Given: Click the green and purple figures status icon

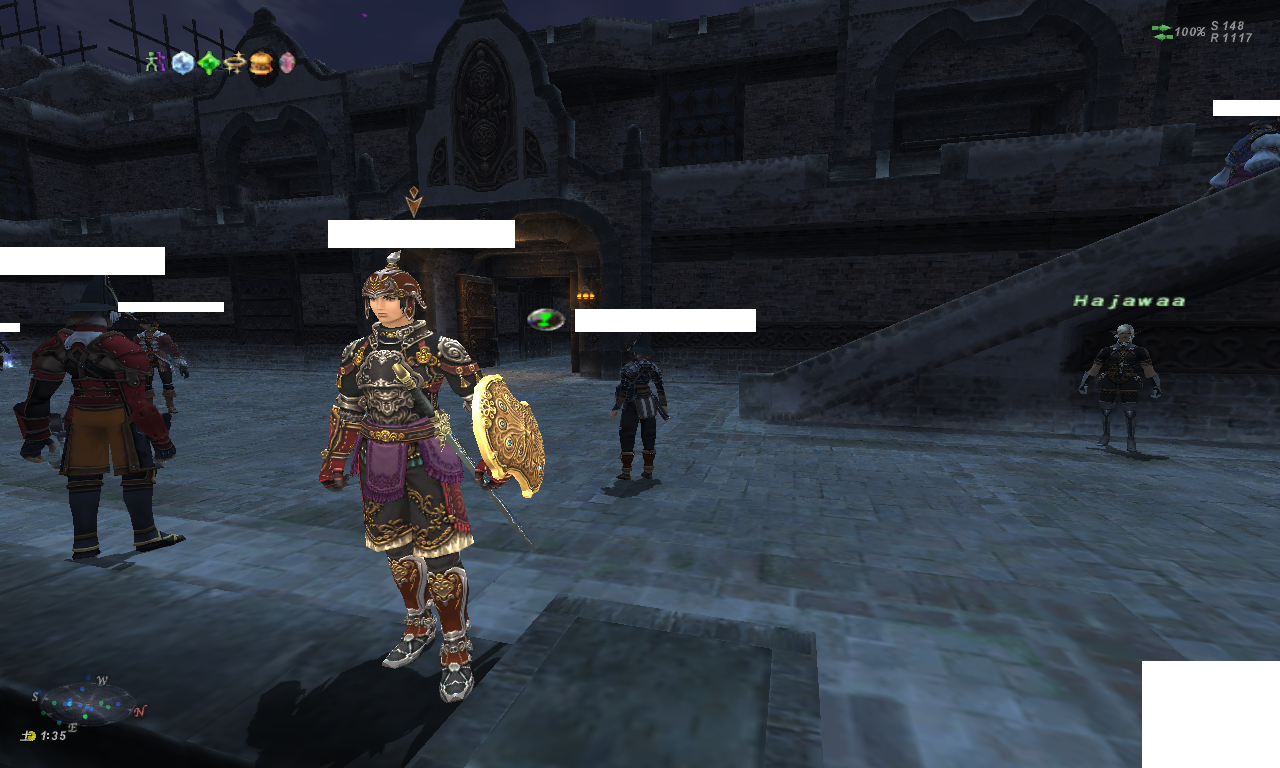Looking at the screenshot, I should tap(154, 63).
